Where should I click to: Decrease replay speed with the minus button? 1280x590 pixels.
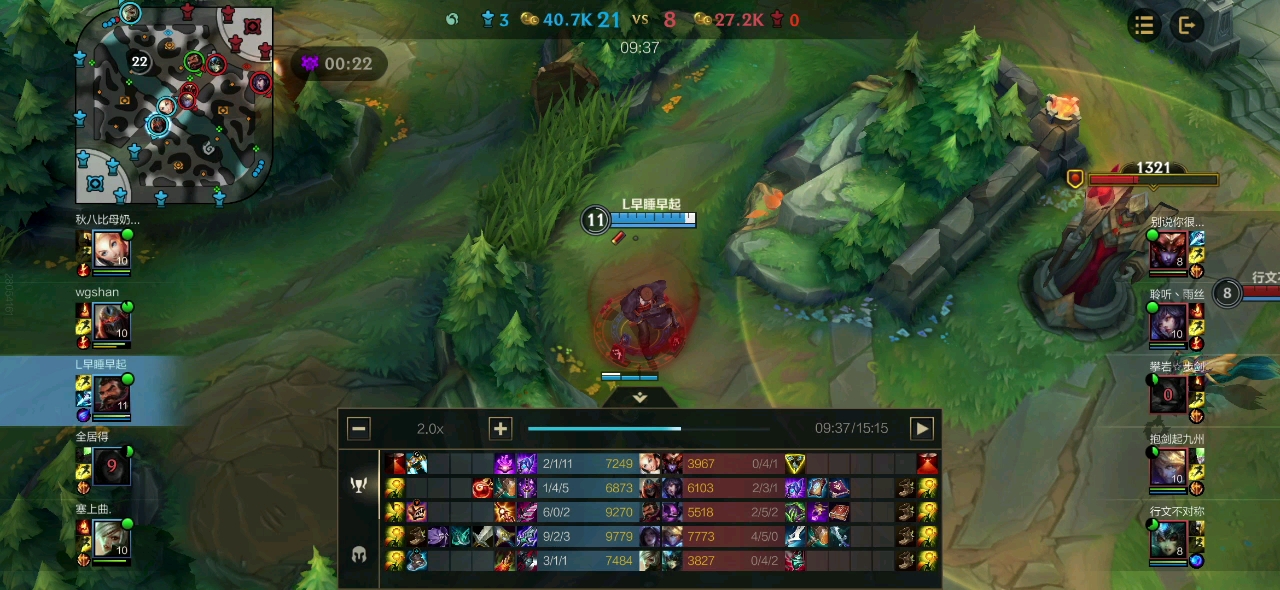point(359,429)
